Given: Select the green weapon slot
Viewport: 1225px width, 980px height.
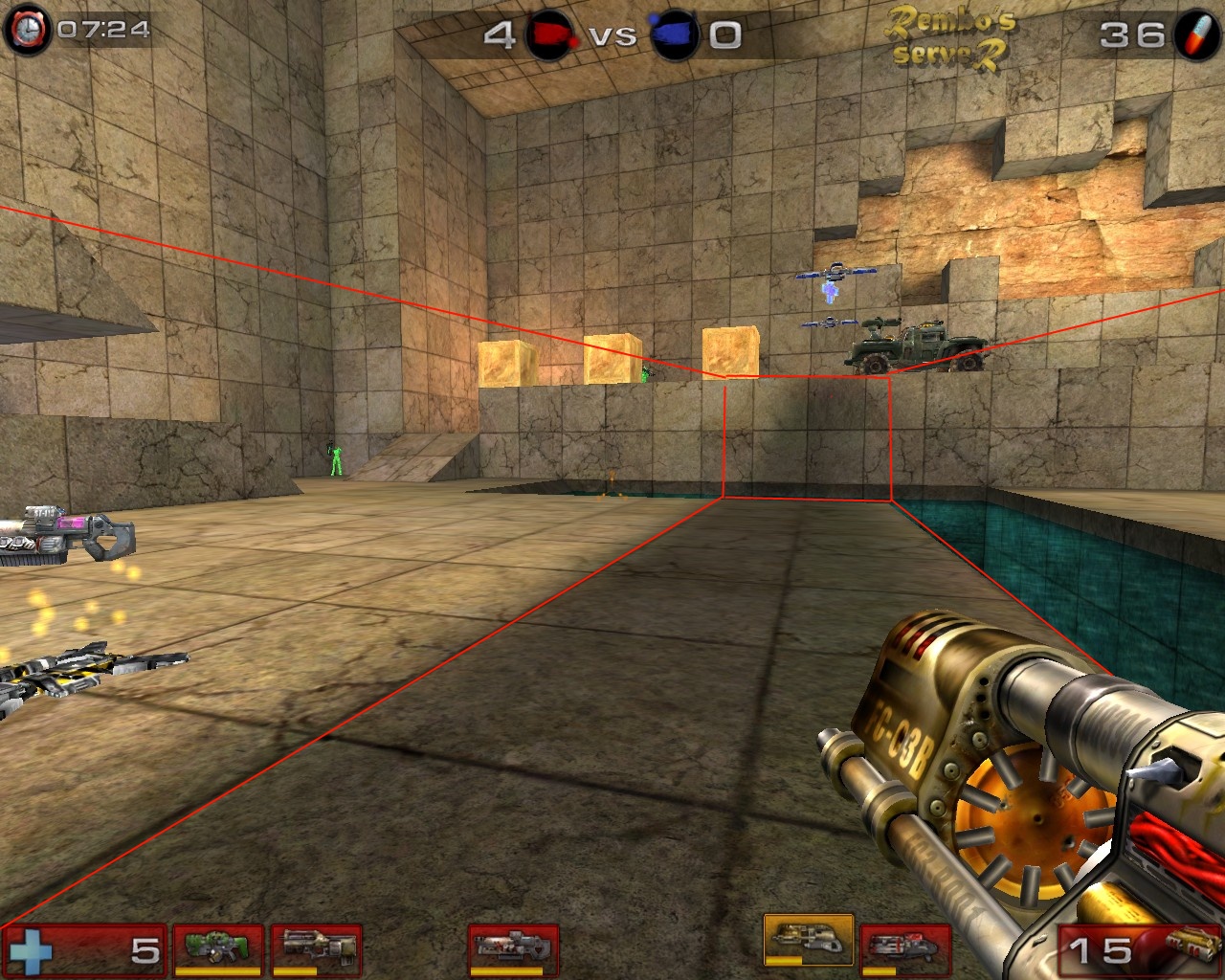Looking at the screenshot, I should (x=217, y=949).
